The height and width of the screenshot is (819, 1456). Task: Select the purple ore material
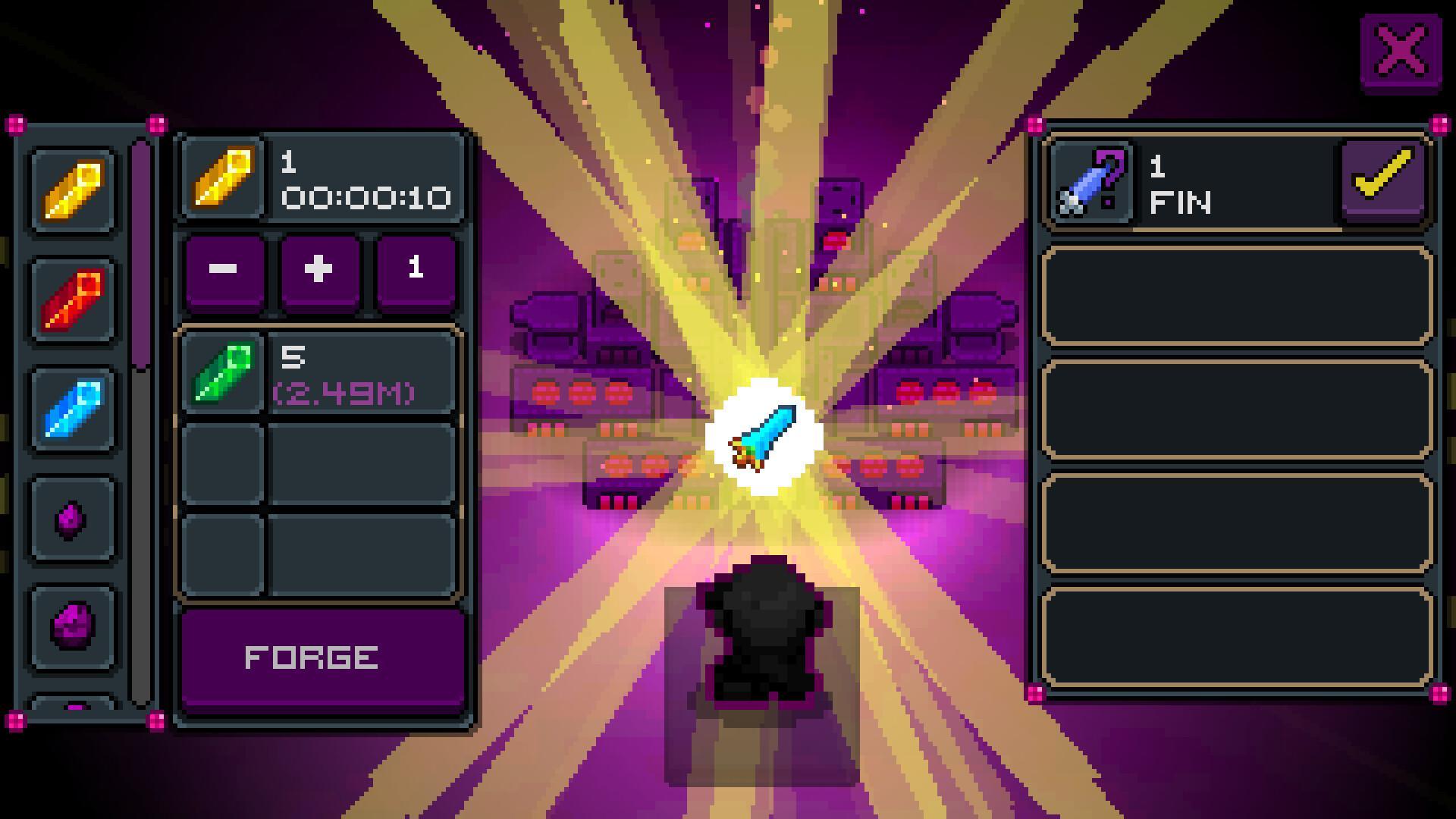(x=69, y=622)
